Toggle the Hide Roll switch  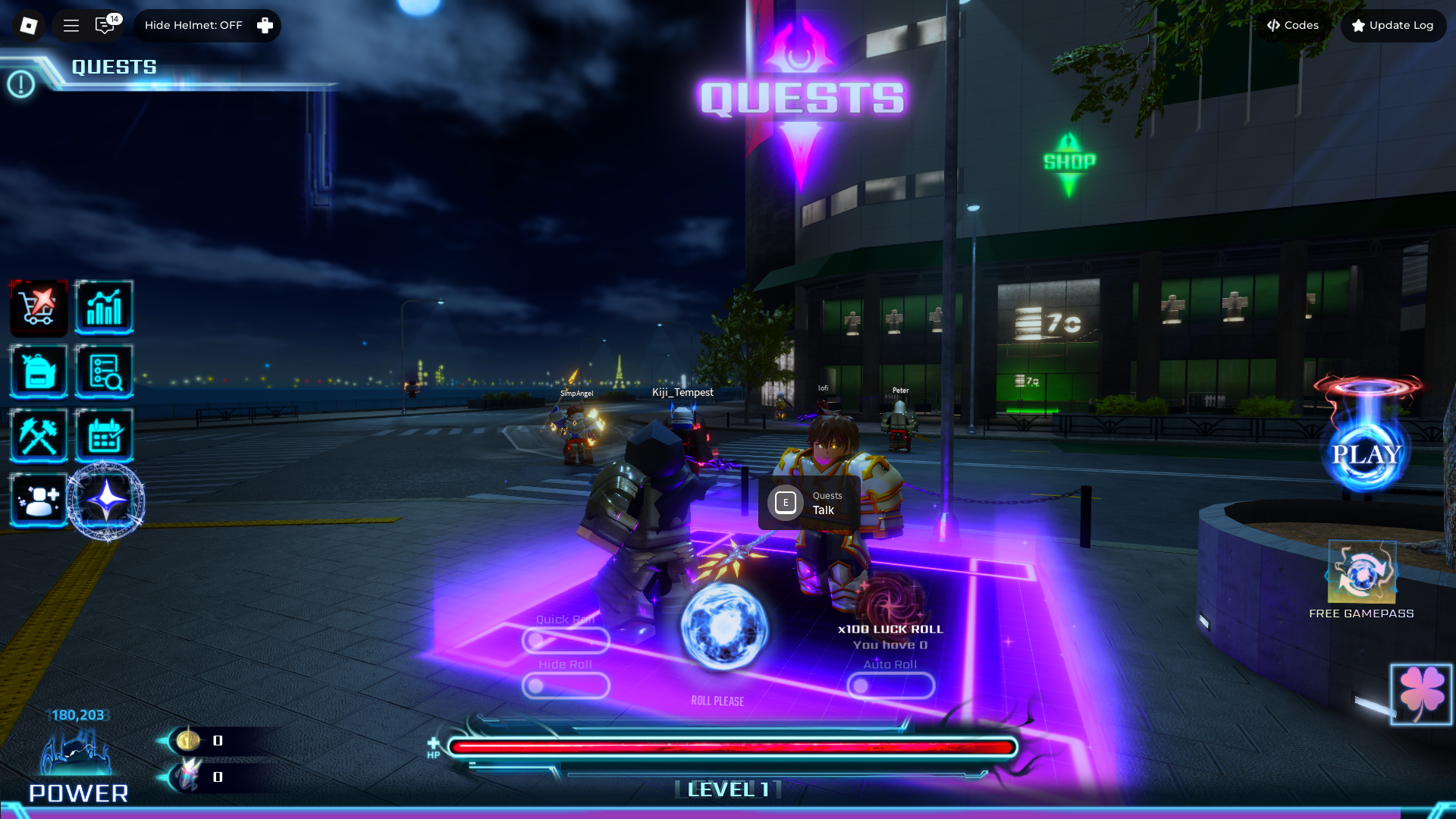click(x=566, y=686)
